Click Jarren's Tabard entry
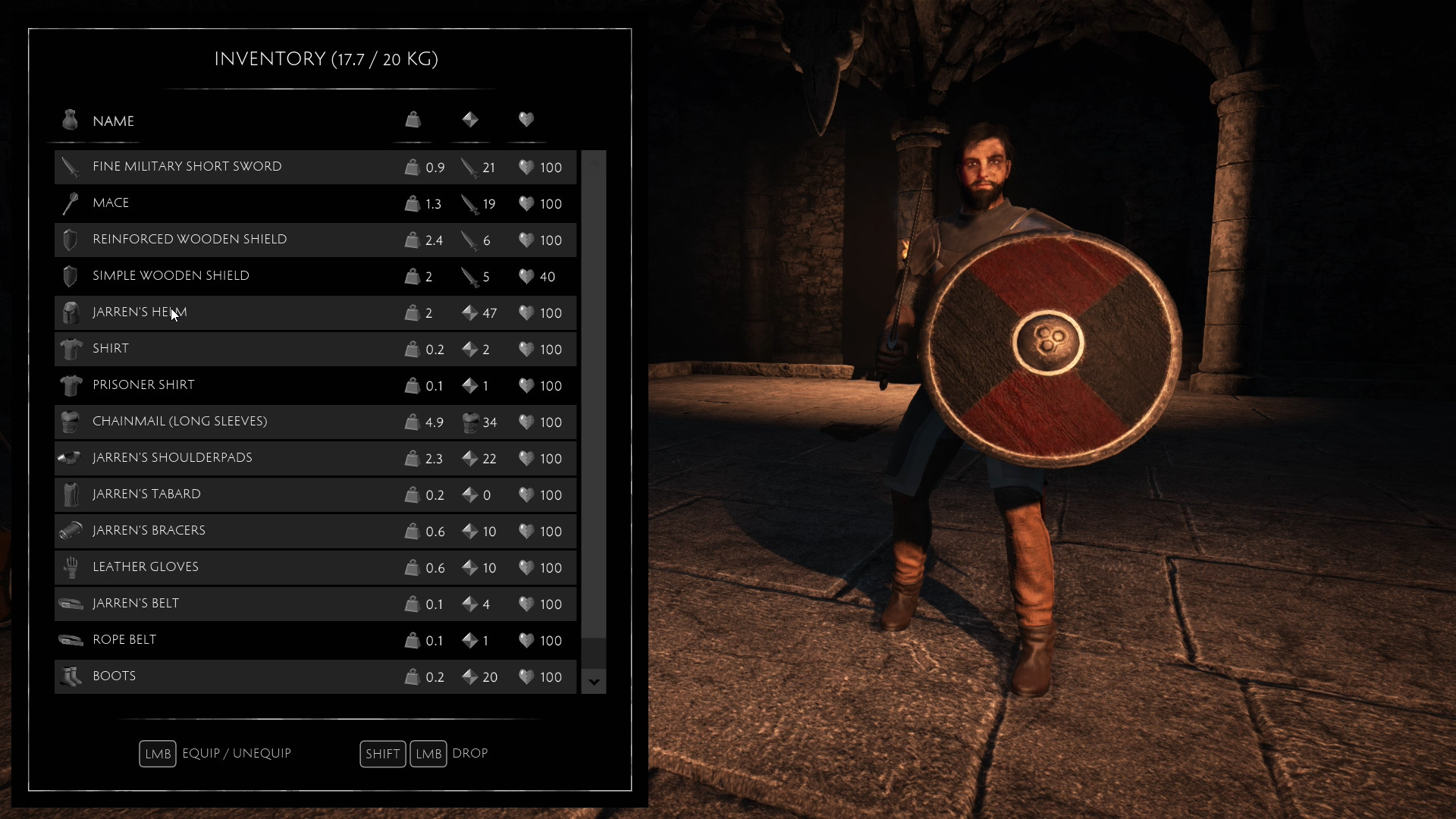 227,494
